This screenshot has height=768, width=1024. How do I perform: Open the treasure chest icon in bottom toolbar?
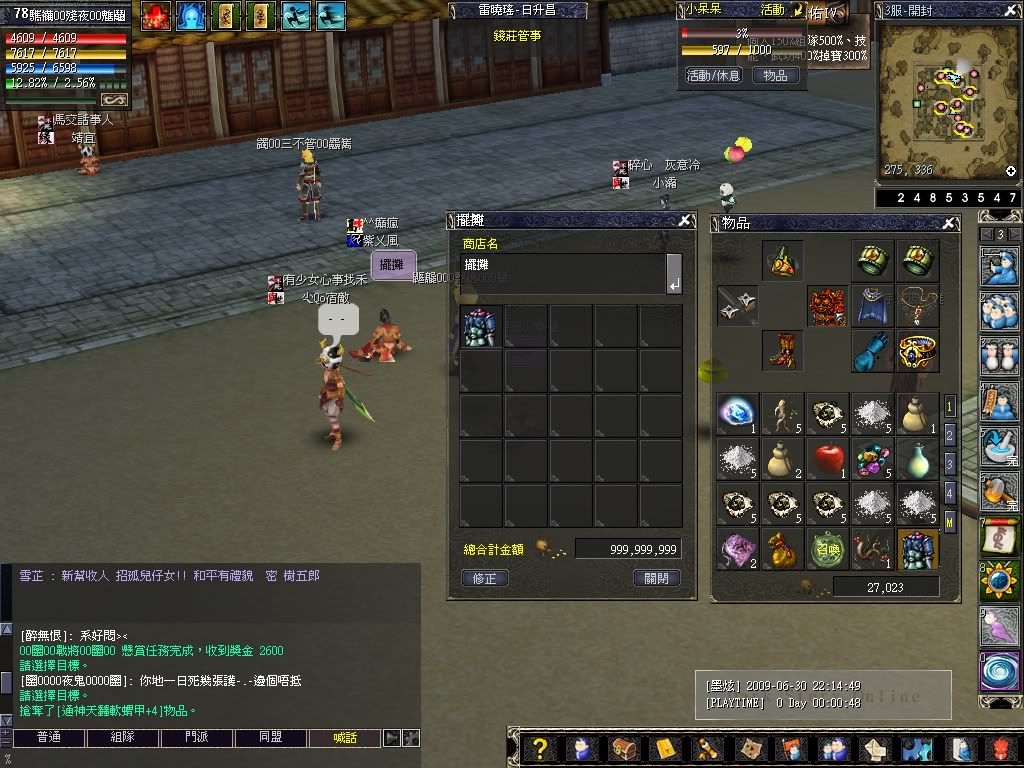(624, 749)
